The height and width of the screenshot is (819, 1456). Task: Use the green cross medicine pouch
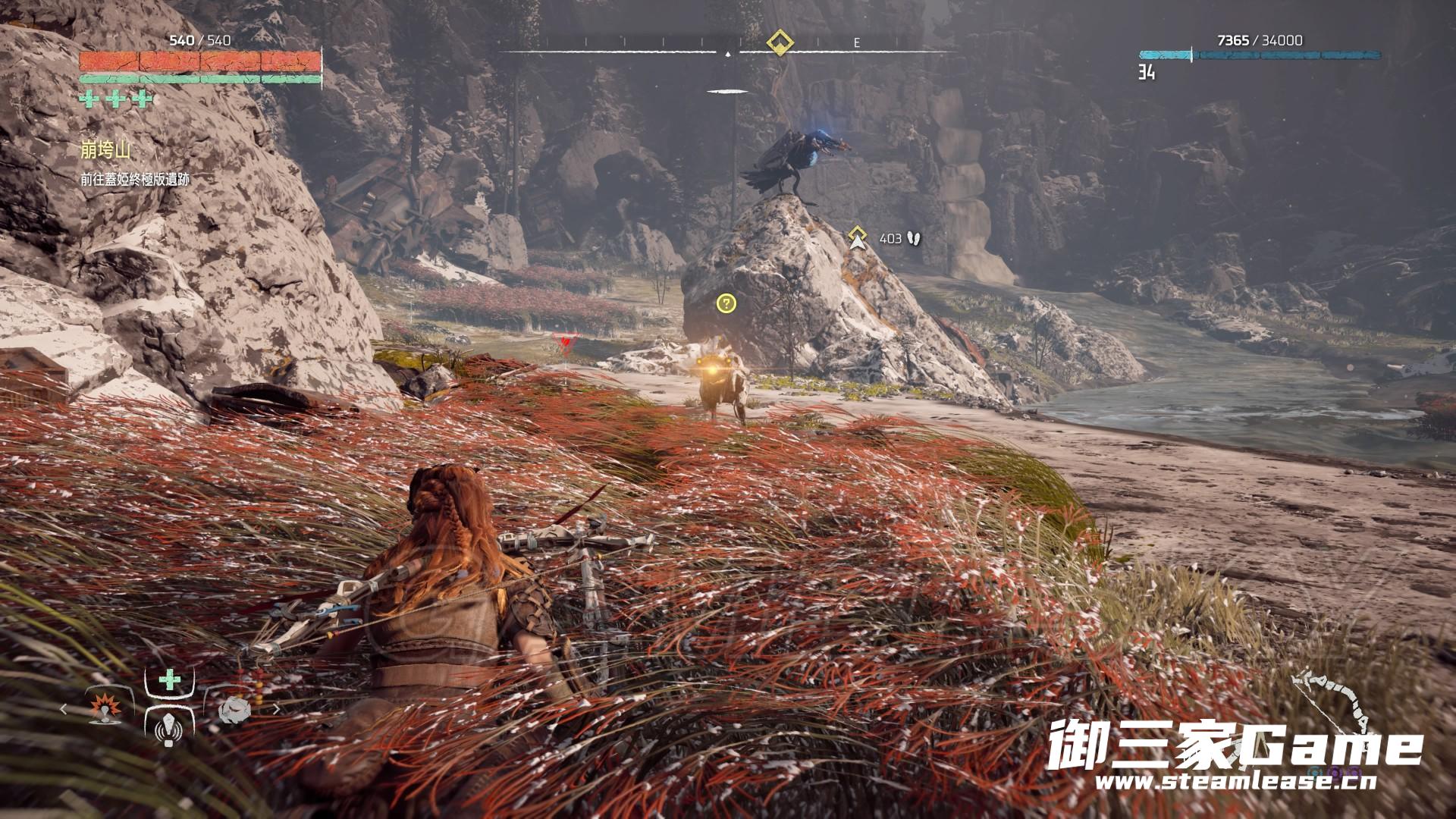pos(169,679)
